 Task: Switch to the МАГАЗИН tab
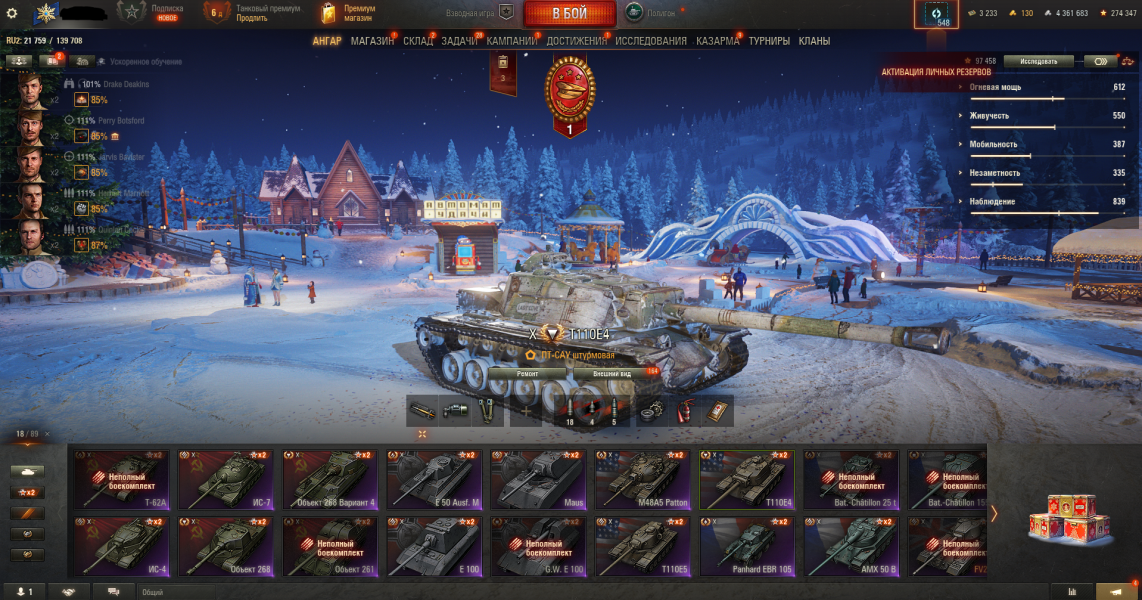(x=372, y=41)
